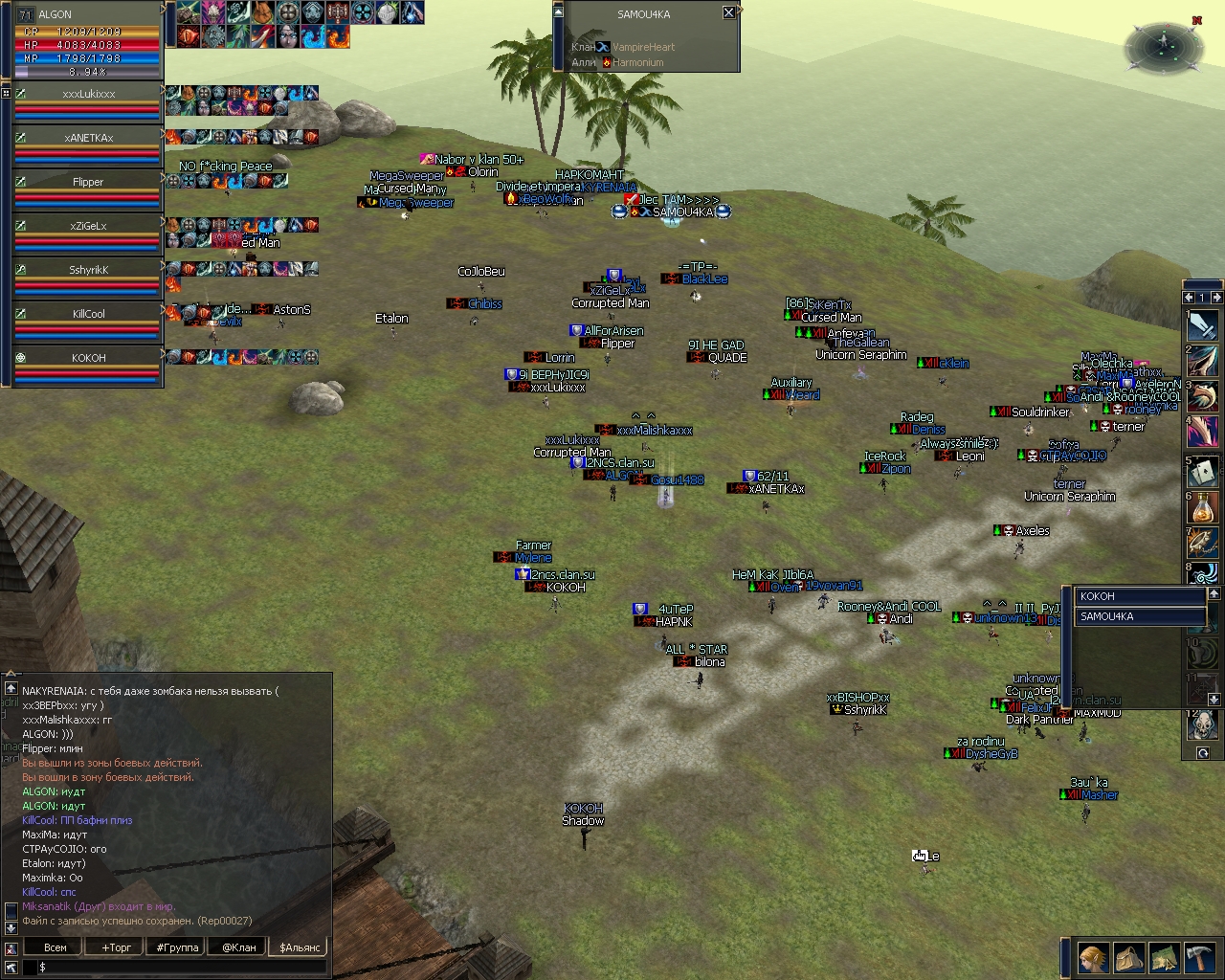This screenshot has width=1225, height=980.
Task: Select party member xxxLukixxx
Action: 88,94
